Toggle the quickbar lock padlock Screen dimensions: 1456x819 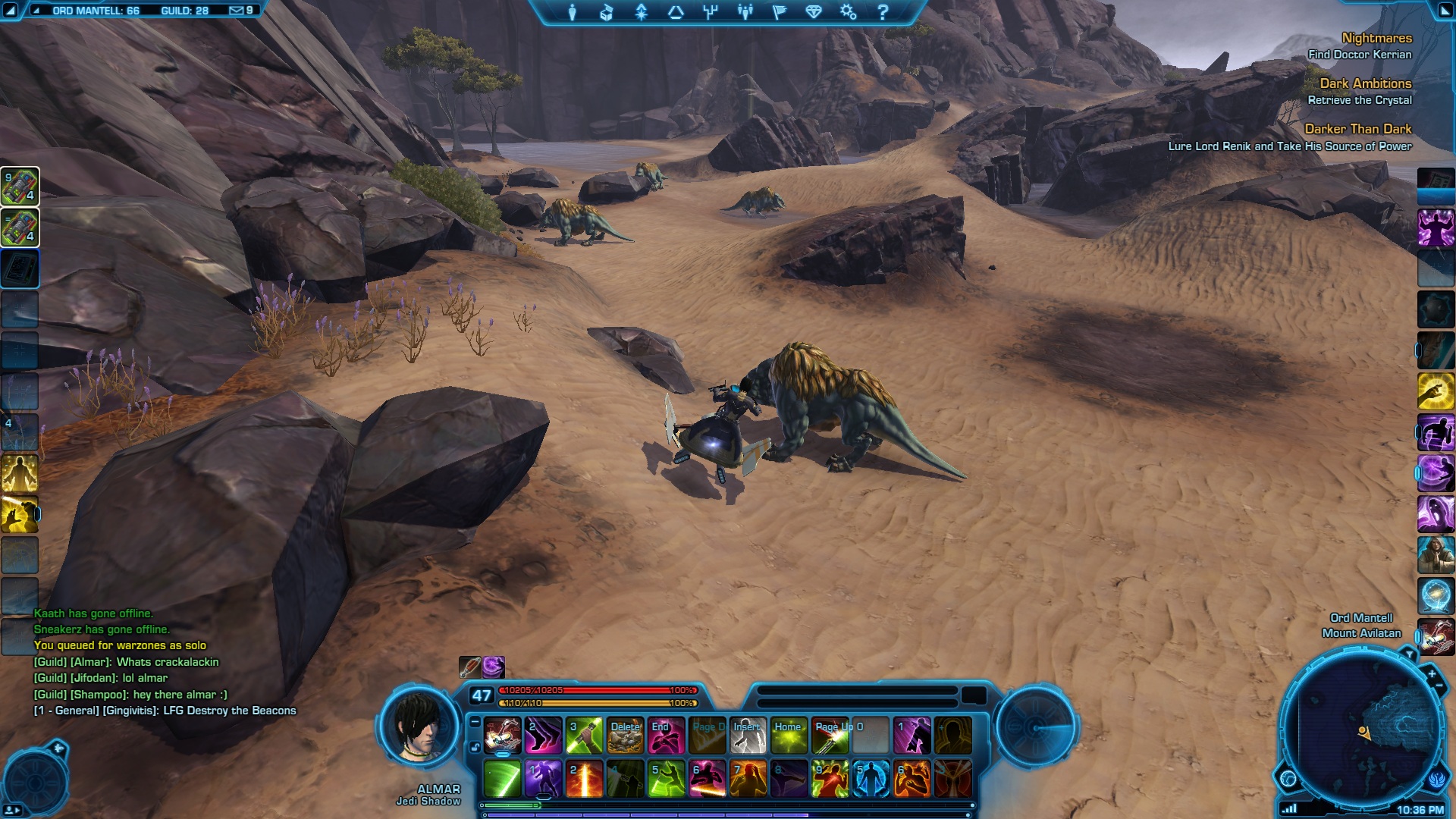click(x=475, y=747)
